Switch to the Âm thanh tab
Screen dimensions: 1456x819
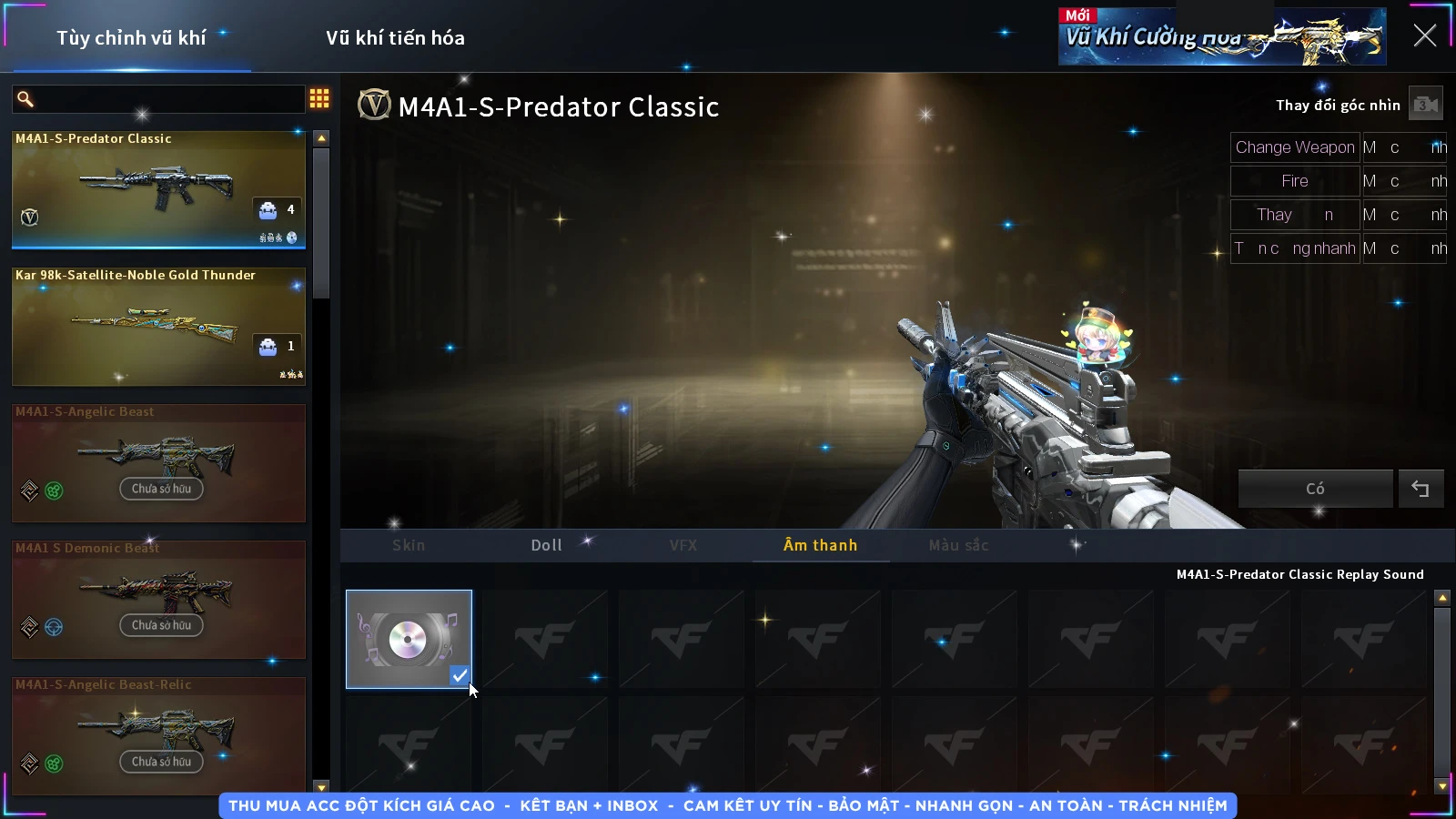click(x=820, y=545)
